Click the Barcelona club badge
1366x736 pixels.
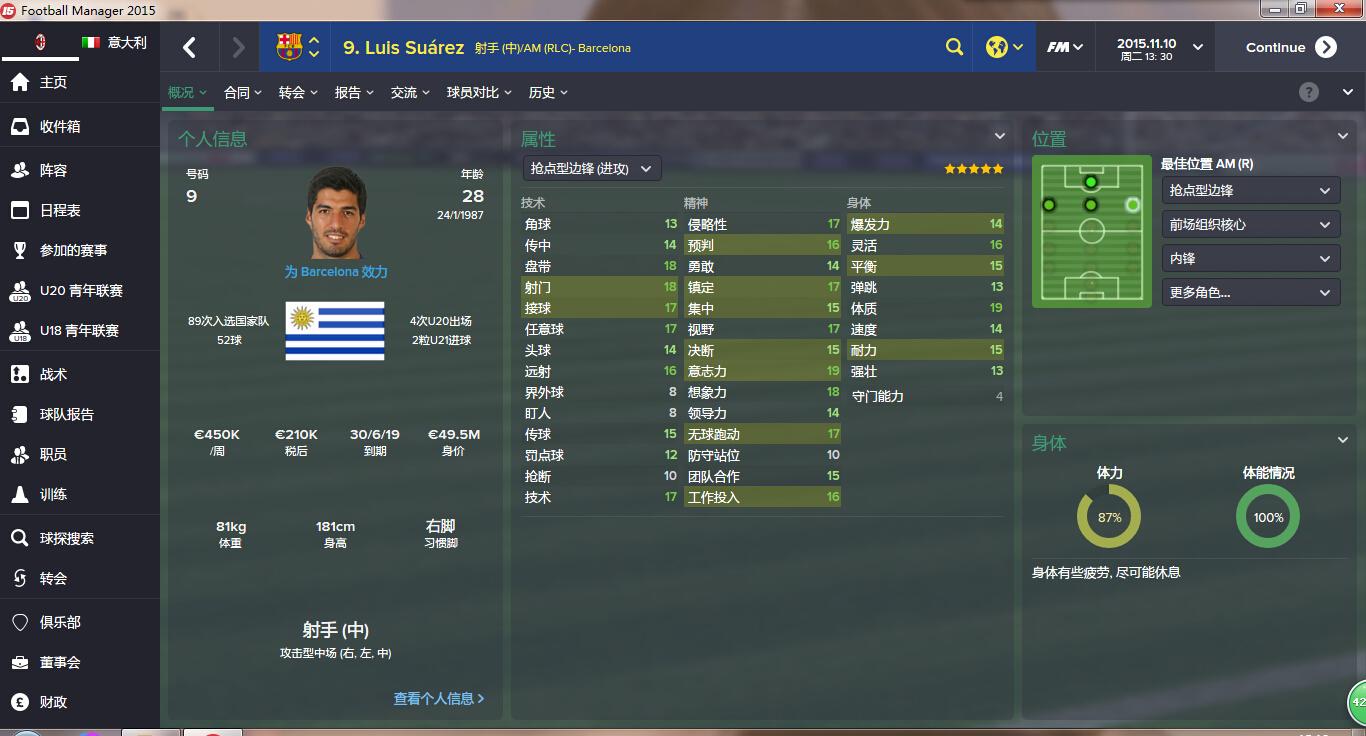(x=289, y=47)
